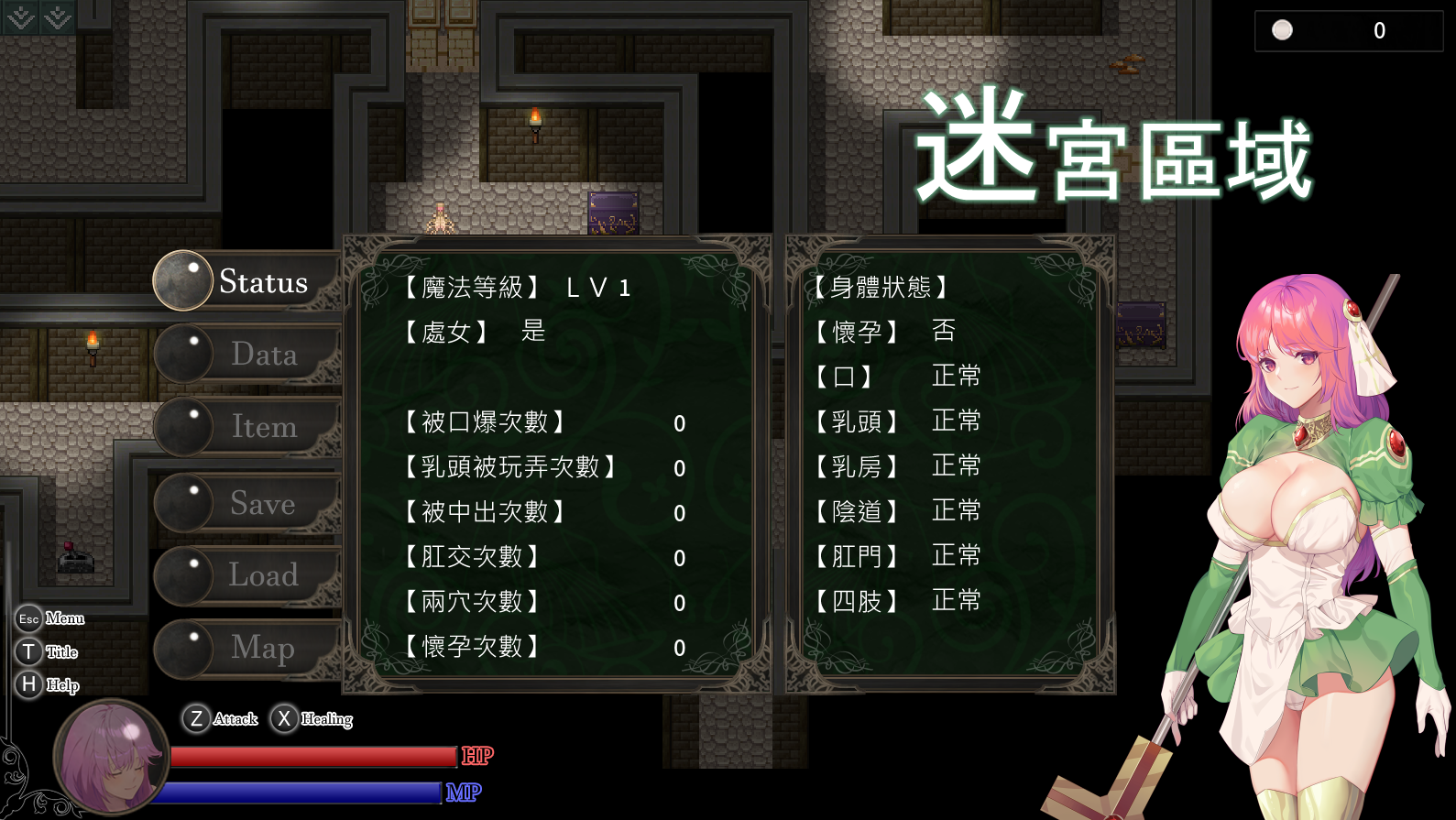Select the Load menu icon

(x=182, y=575)
